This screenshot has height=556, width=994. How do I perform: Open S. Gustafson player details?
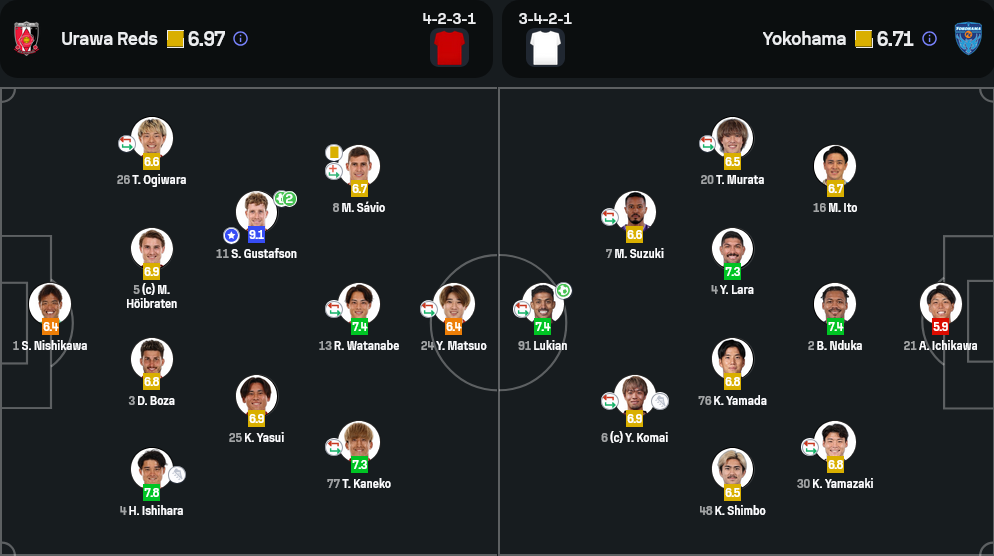tap(256, 212)
